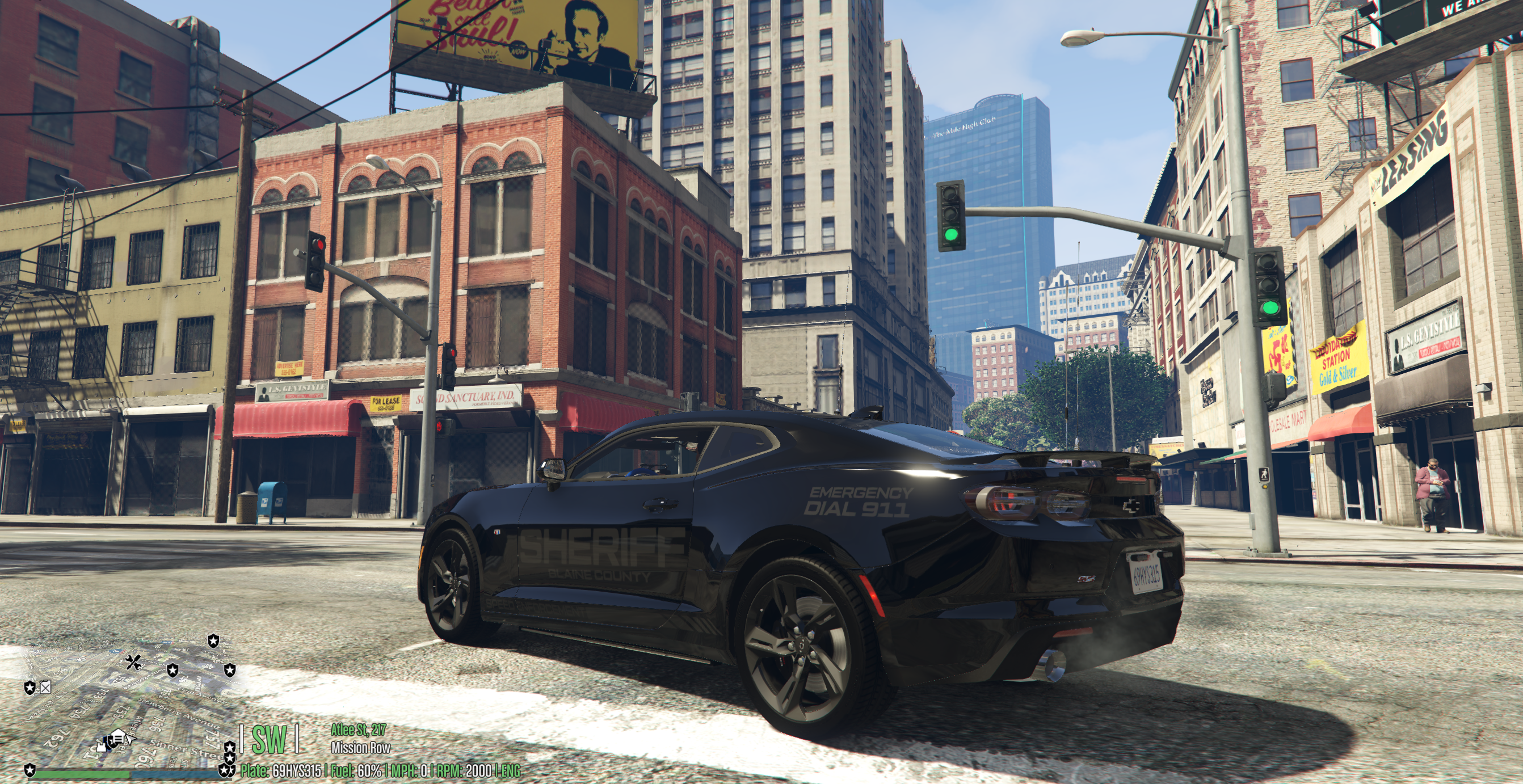The height and width of the screenshot is (784, 1523).
Task: Select the wrench and screwdriver repair blip
Action: pyautogui.click(x=133, y=661)
